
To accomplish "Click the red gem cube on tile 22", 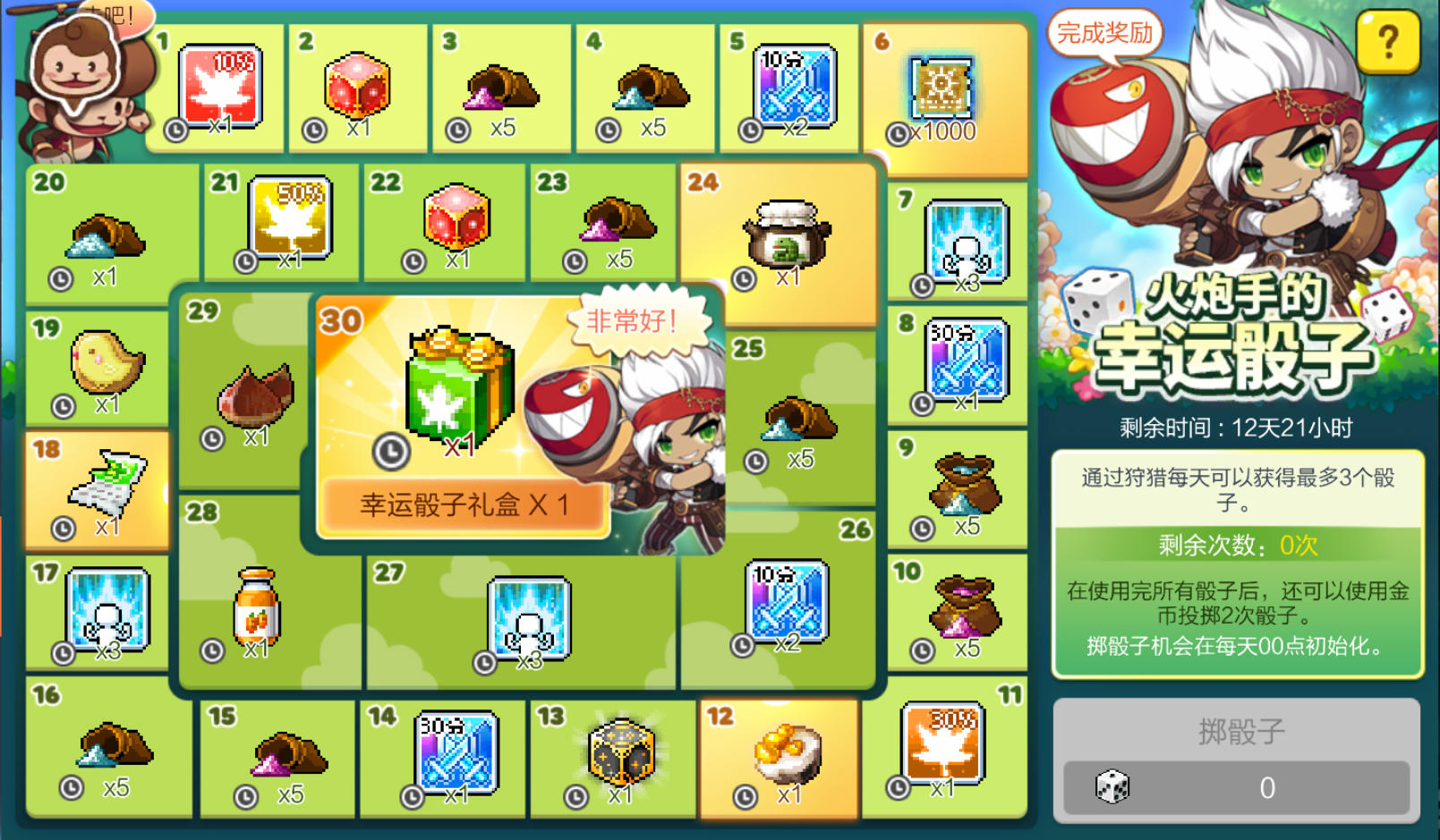I will (455, 217).
